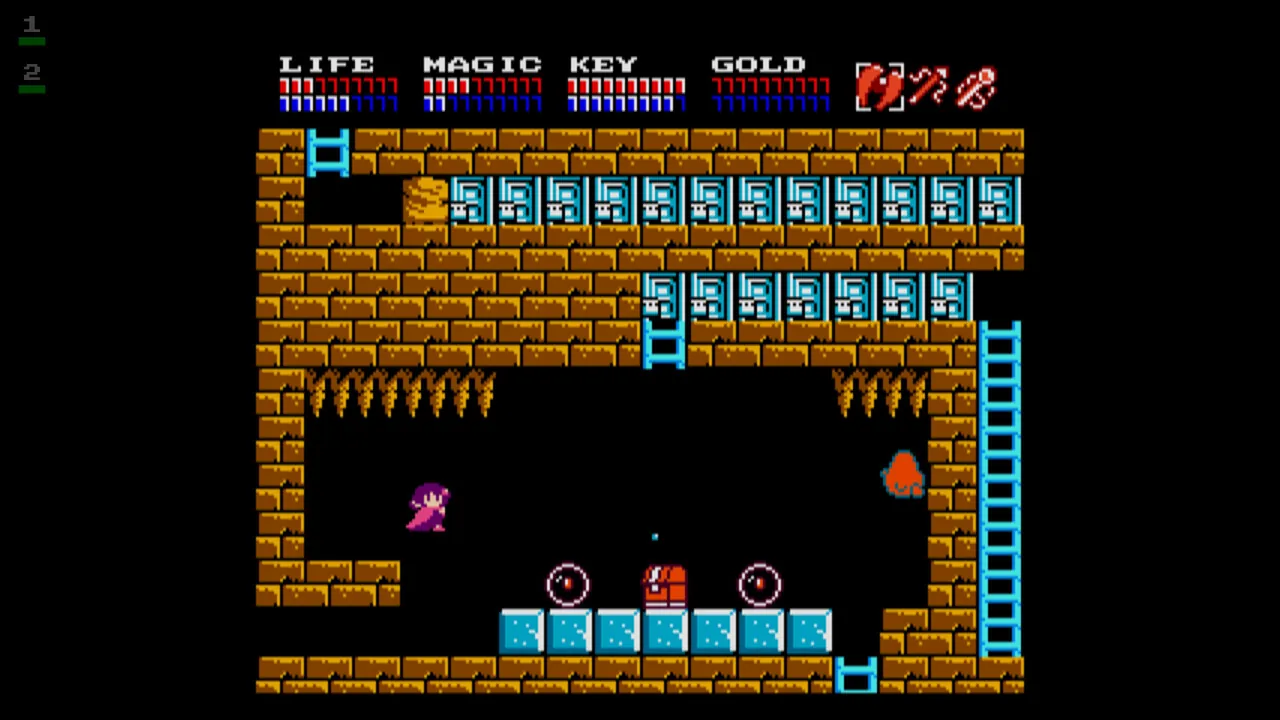The height and width of the screenshot is (720, 1280).
Task: Toggle the player 2 slot indicator
Action: [x=31, y=70]
